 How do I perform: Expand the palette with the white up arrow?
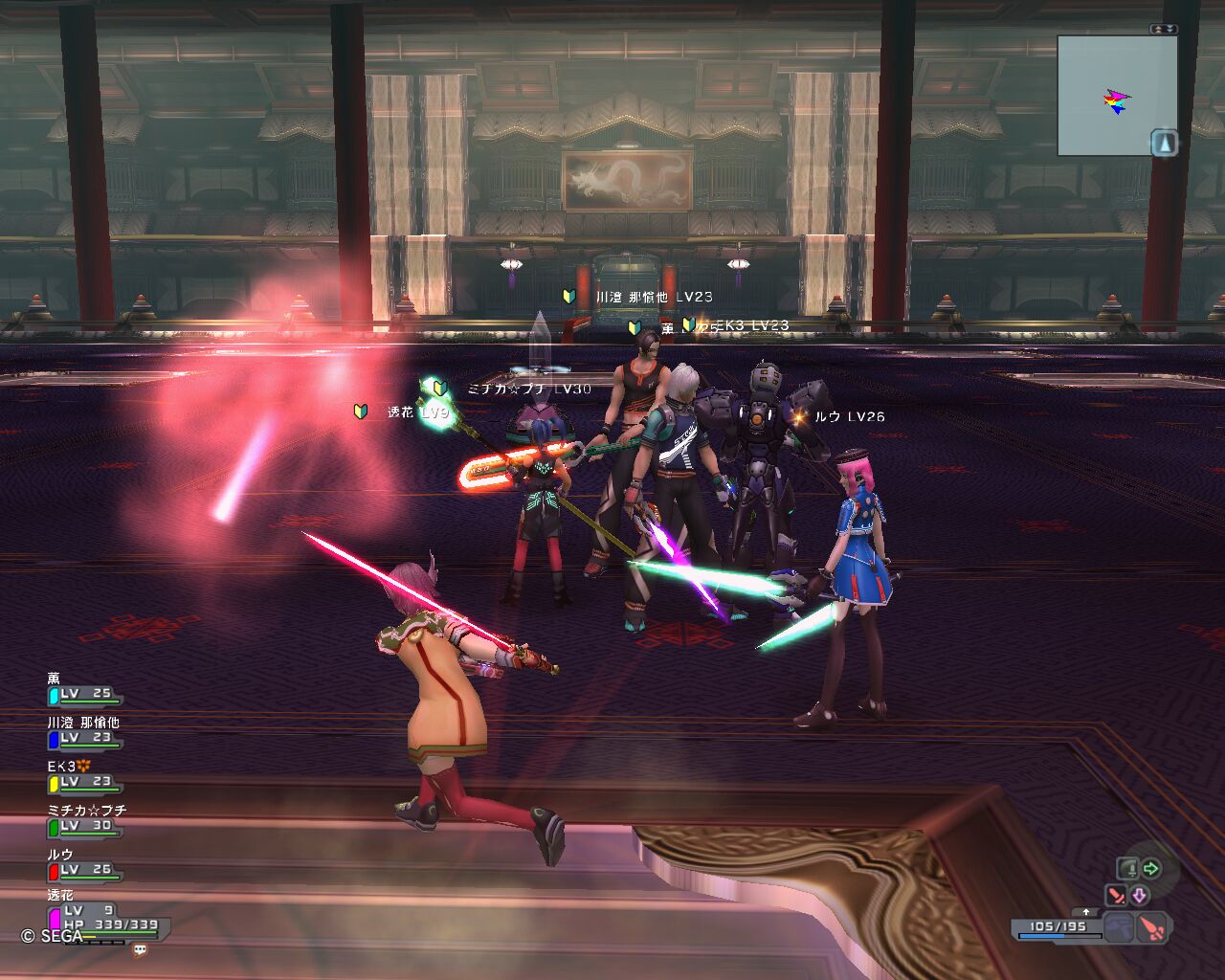tap(1086, 912)
